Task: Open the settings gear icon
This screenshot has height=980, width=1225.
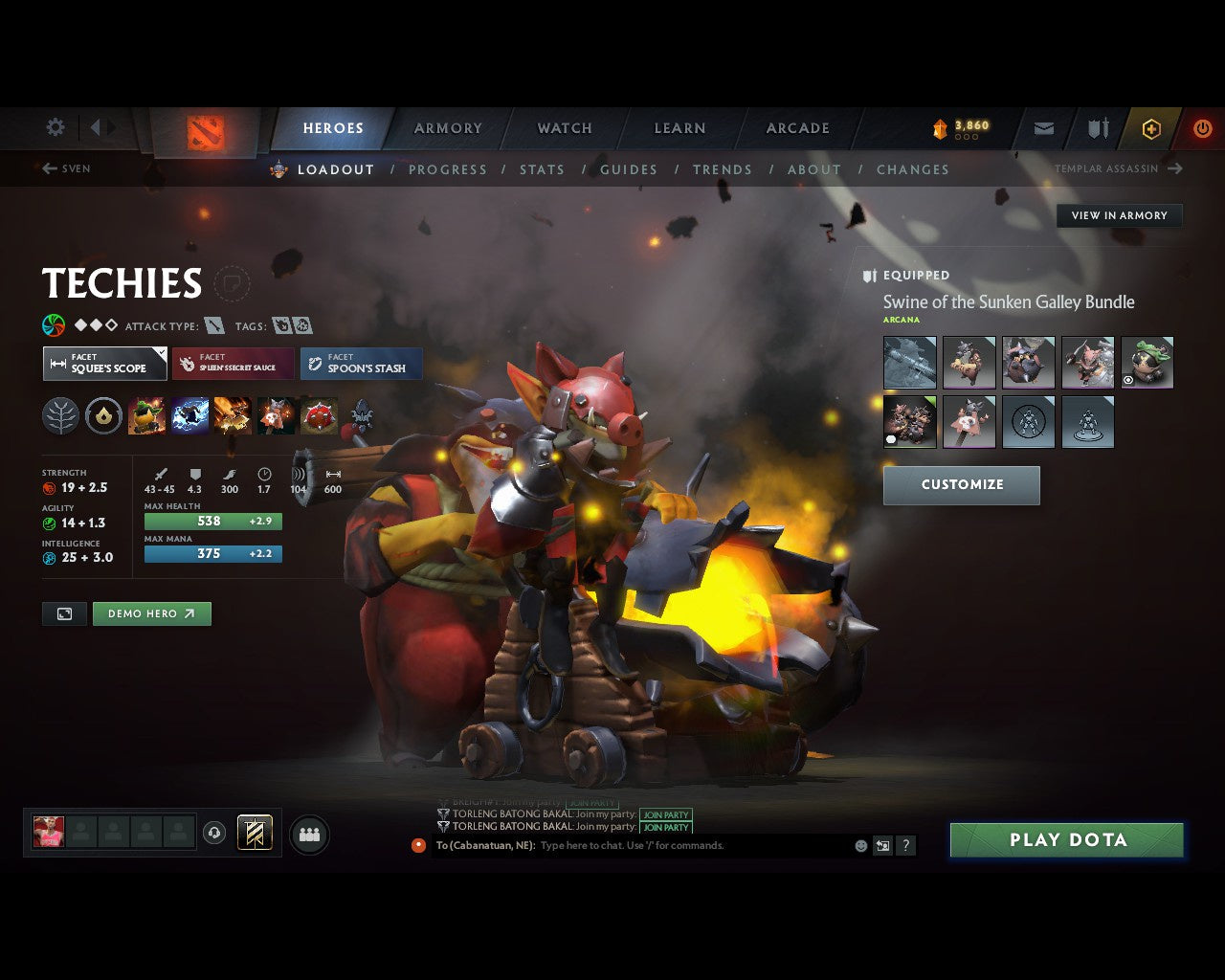Action: click(x=55, y=127)
